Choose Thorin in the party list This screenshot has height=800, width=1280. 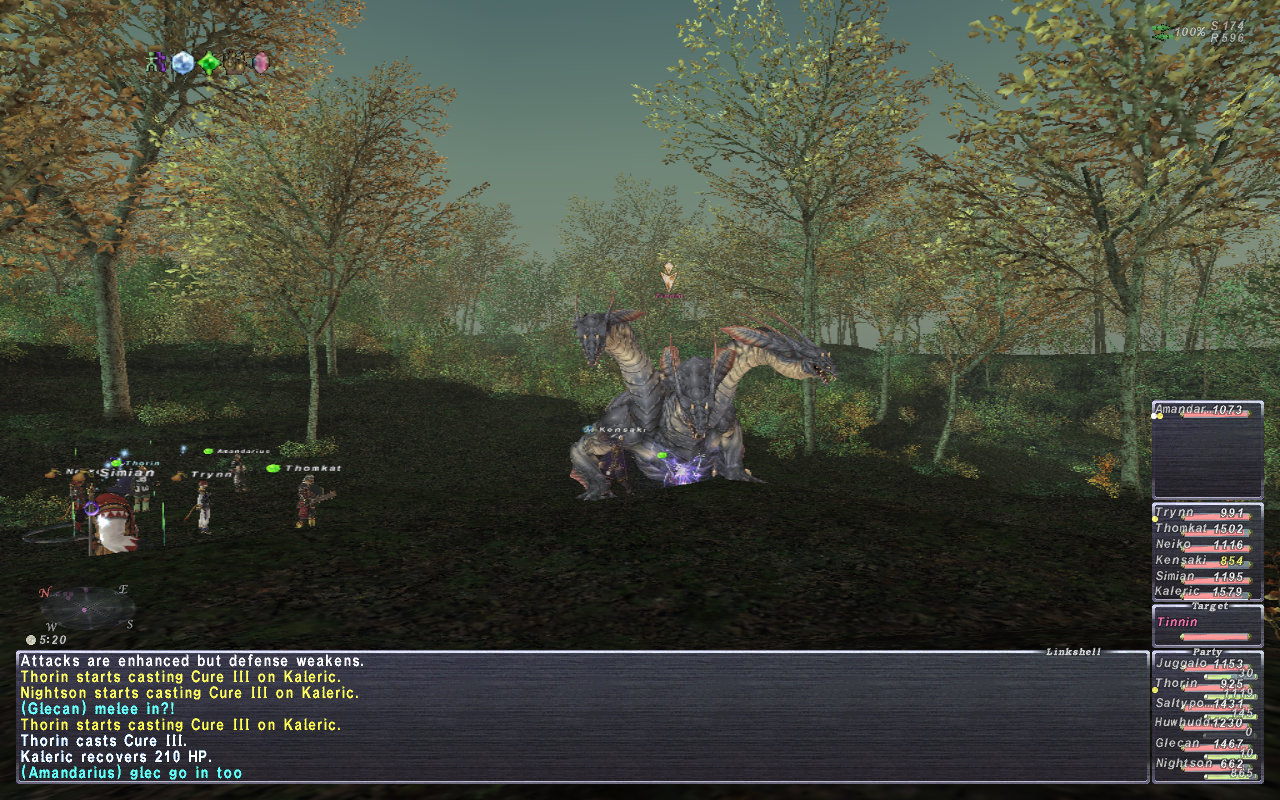(1207, 685)
